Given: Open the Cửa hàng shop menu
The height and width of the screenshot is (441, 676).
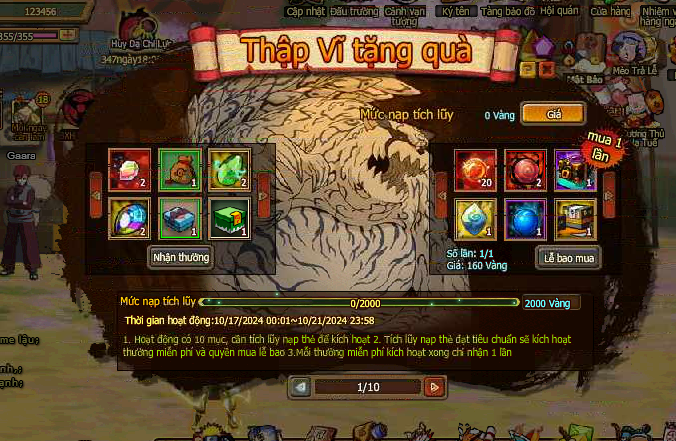Looking at the screenshot, I should [609, 10].
